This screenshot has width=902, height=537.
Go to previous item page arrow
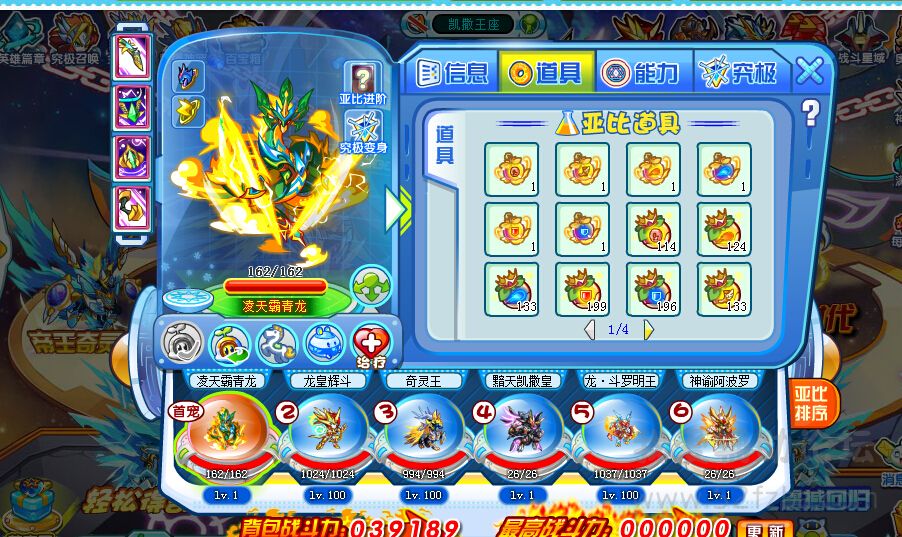[590, 329]
